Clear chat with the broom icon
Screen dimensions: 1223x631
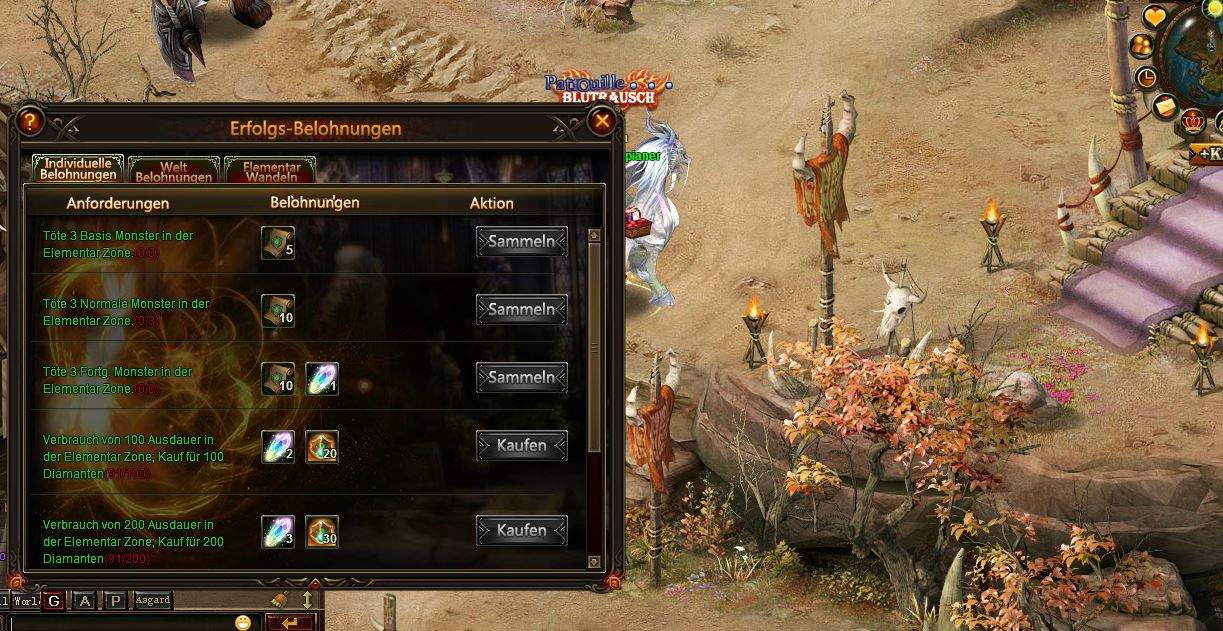[280, 600]
